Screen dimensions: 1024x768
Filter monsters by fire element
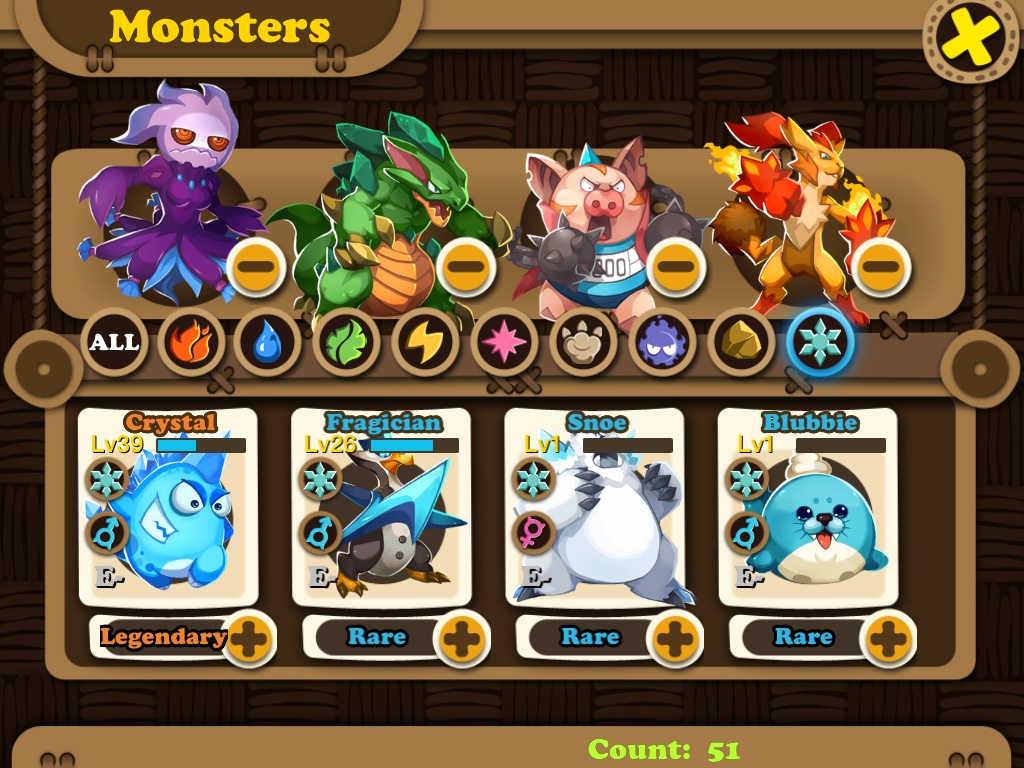point(191,343)
